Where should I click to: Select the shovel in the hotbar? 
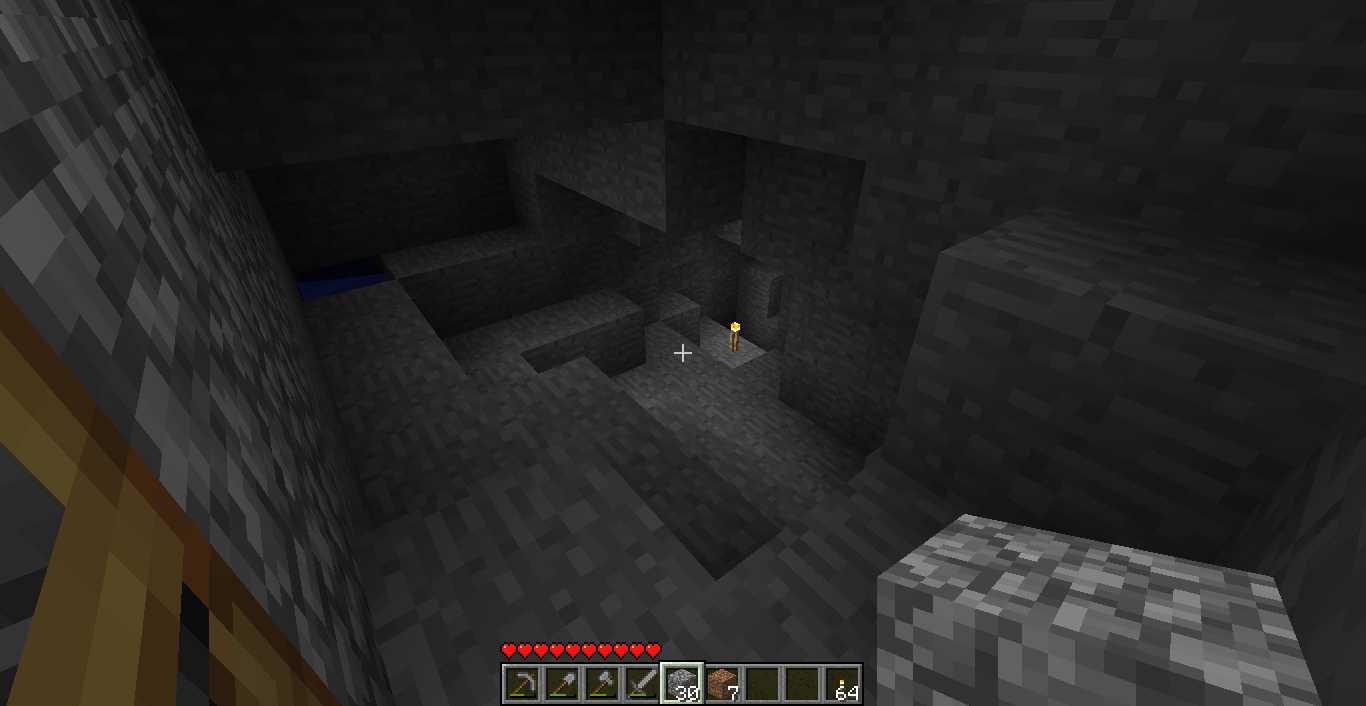562,684
